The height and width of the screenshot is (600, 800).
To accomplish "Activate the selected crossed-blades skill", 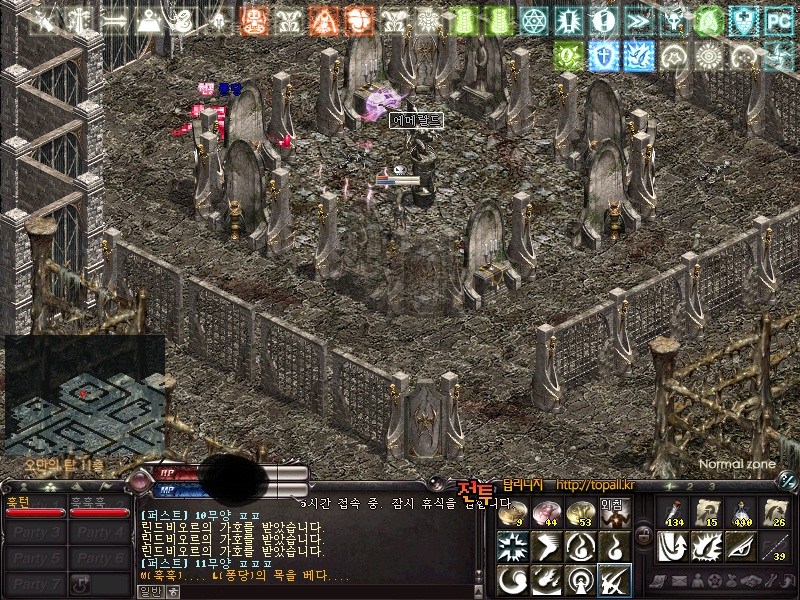I will 613,580.
